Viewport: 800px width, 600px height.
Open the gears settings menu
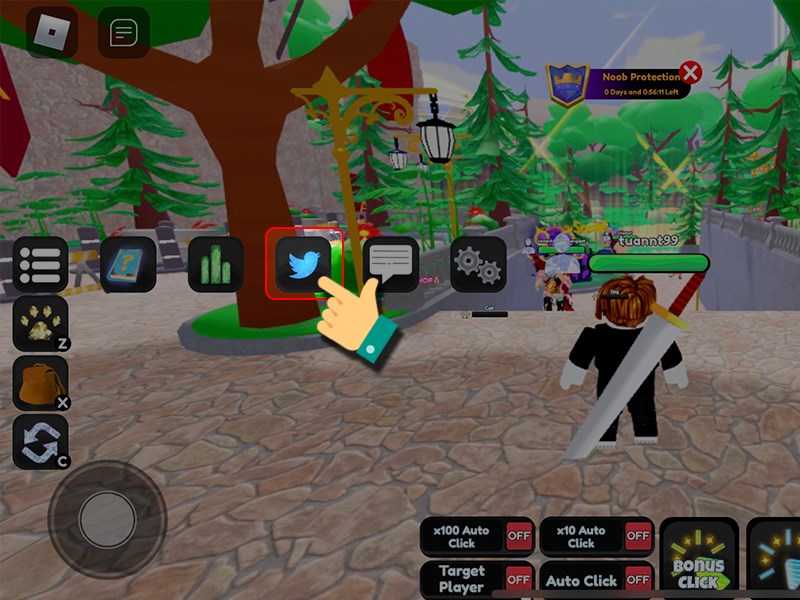pos(478,264)
